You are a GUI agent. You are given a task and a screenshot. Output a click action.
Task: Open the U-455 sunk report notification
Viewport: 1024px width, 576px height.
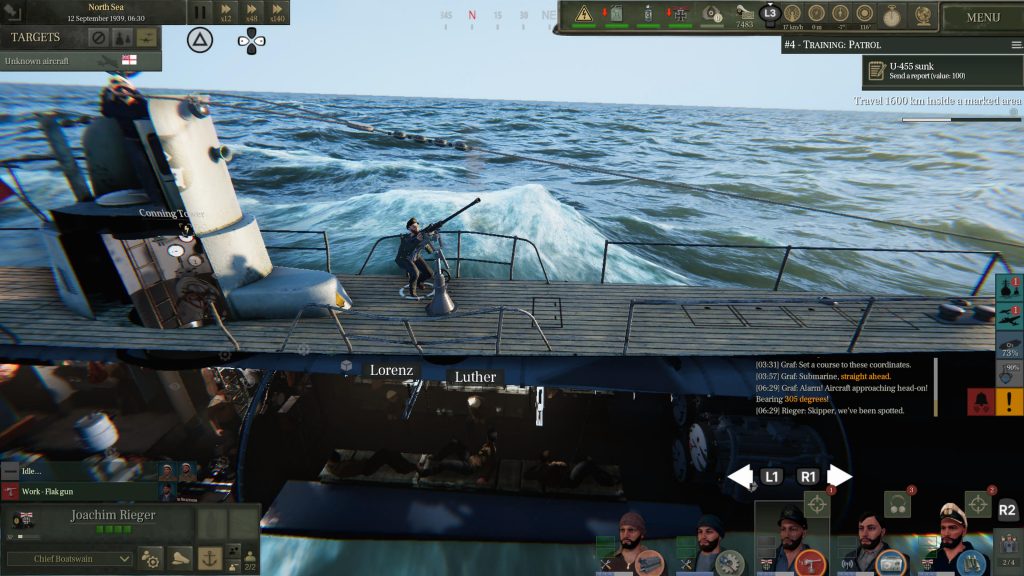943,71
